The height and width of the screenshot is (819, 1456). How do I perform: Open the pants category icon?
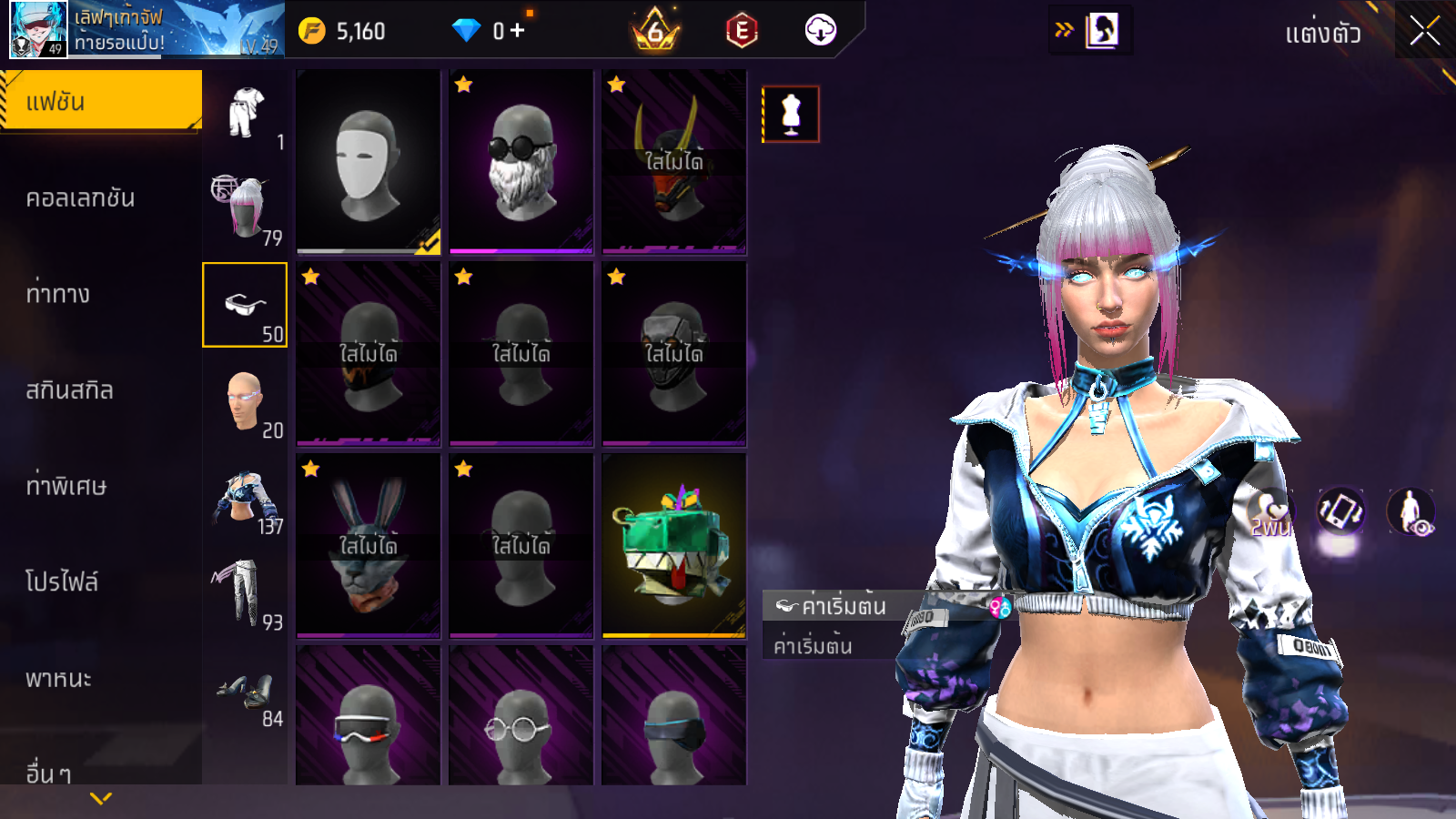pos(242,593)
